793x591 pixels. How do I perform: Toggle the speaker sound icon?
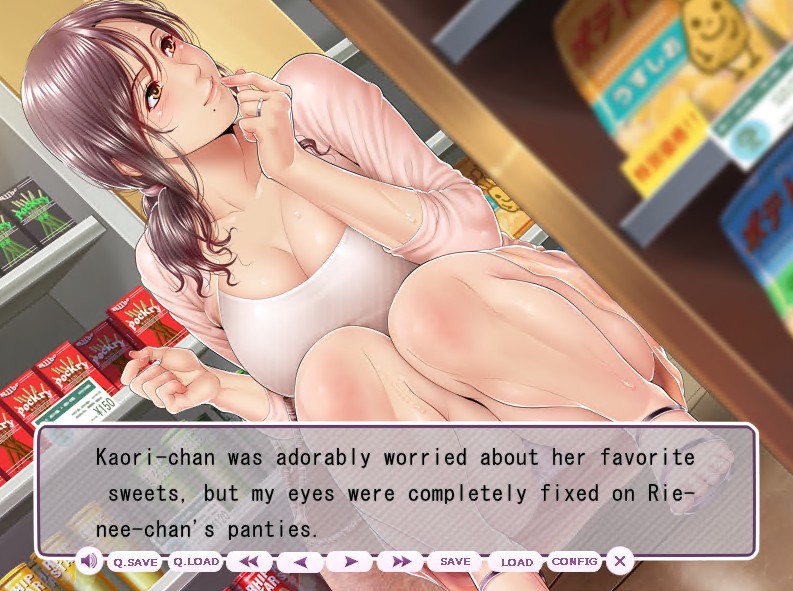pyautogui.click(x=88, y=561)
